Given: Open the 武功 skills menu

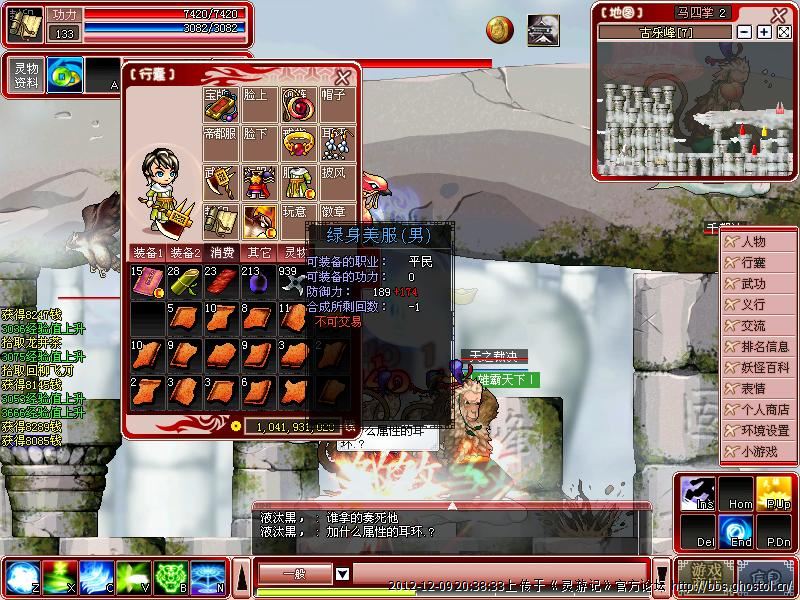Looking at the screenshot, I should click(x=758, y=283).
